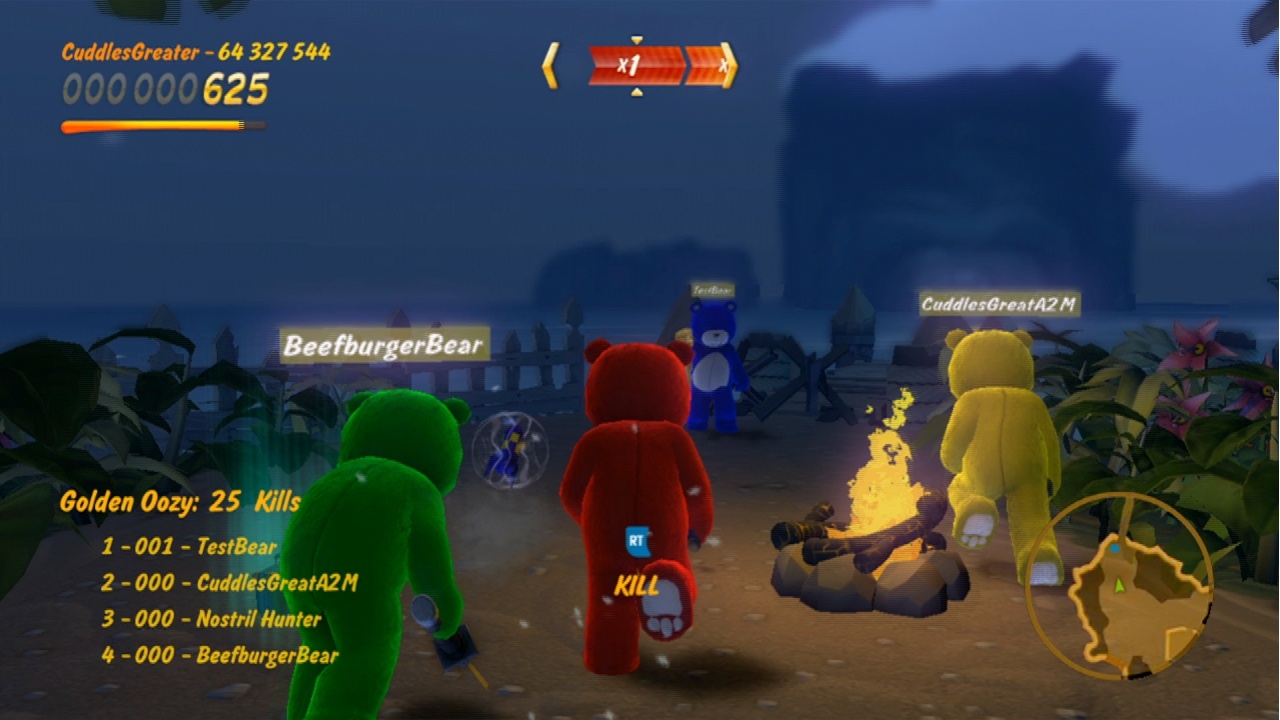This screenshot has height=720, width=1280.
Task: Click the left yellow chevron beside the multiplier
Action: (x=551, y=64)
